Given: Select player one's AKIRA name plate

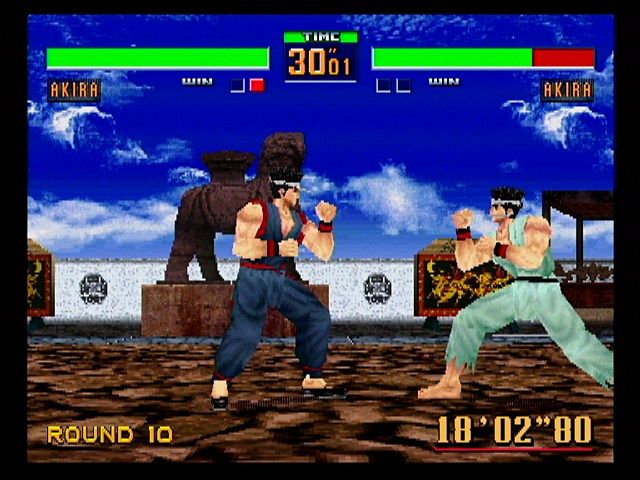Looking at the screenshot, I should pos(74,90).
